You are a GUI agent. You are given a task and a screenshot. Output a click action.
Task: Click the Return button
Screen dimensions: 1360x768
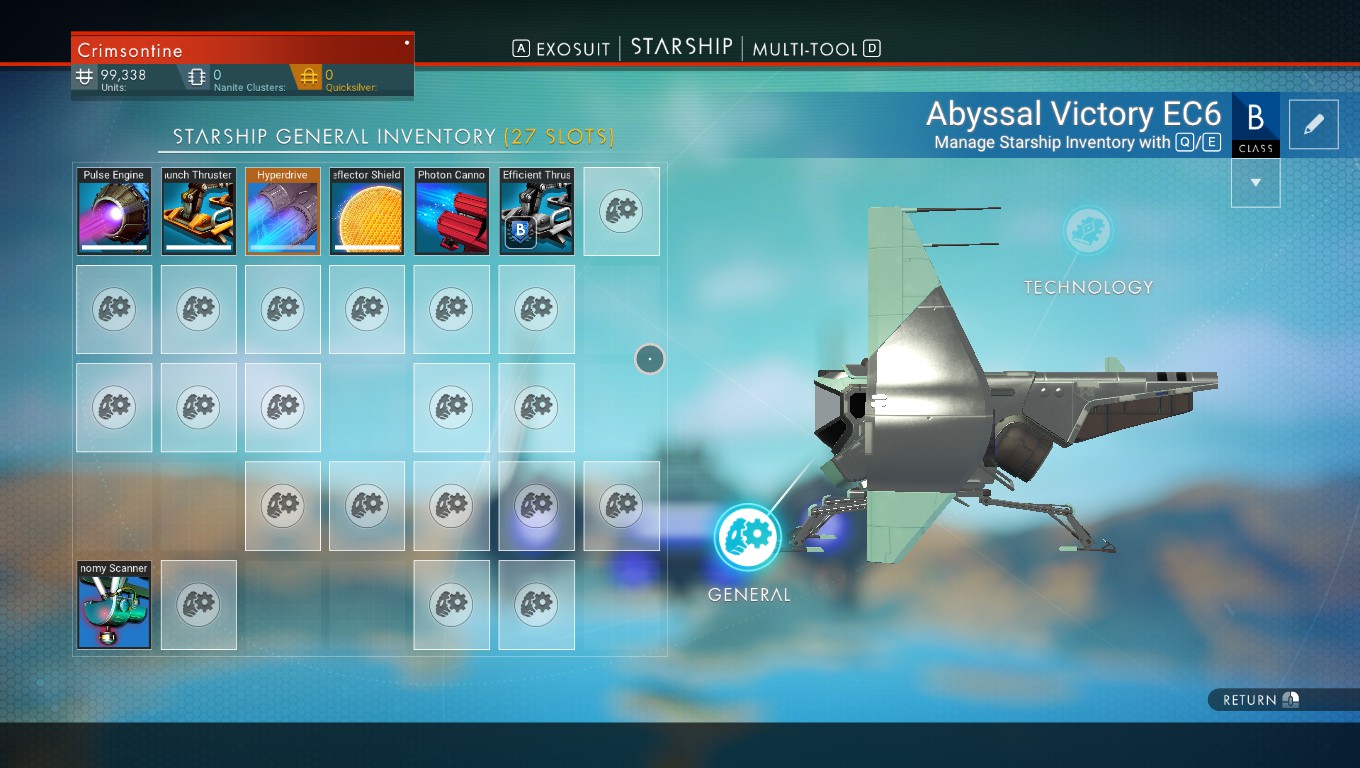tap(1260, 700)
